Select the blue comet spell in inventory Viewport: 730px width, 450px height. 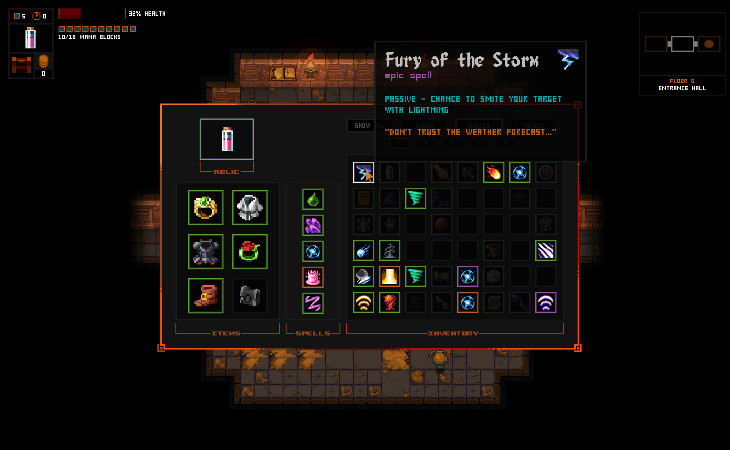[x=363, y=250]
